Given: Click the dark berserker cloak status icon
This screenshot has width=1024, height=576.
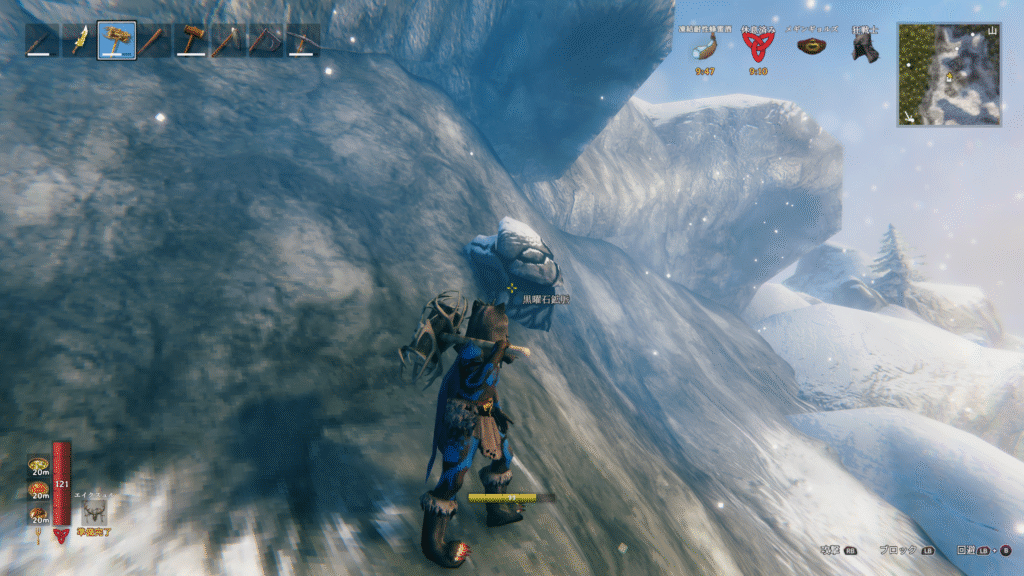Looking at the screenshot, I should click(863, 46).
